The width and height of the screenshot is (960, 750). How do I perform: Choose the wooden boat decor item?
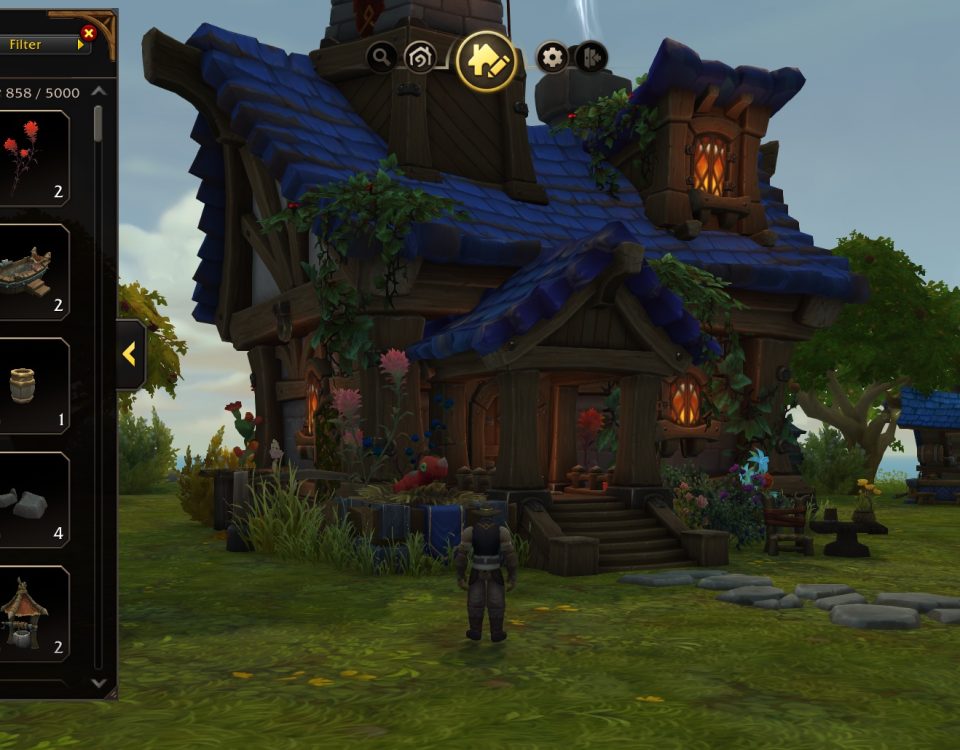(33, 272)
